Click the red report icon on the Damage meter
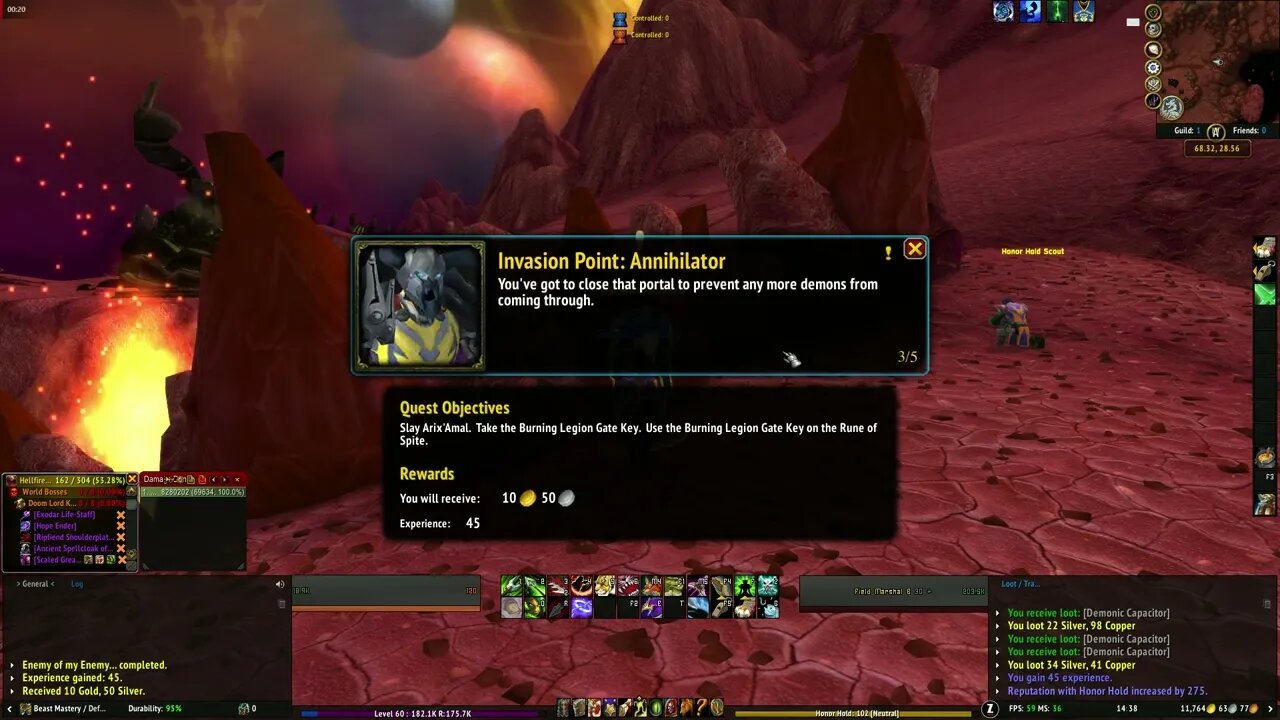1280x720 pixels. point(202,479)
